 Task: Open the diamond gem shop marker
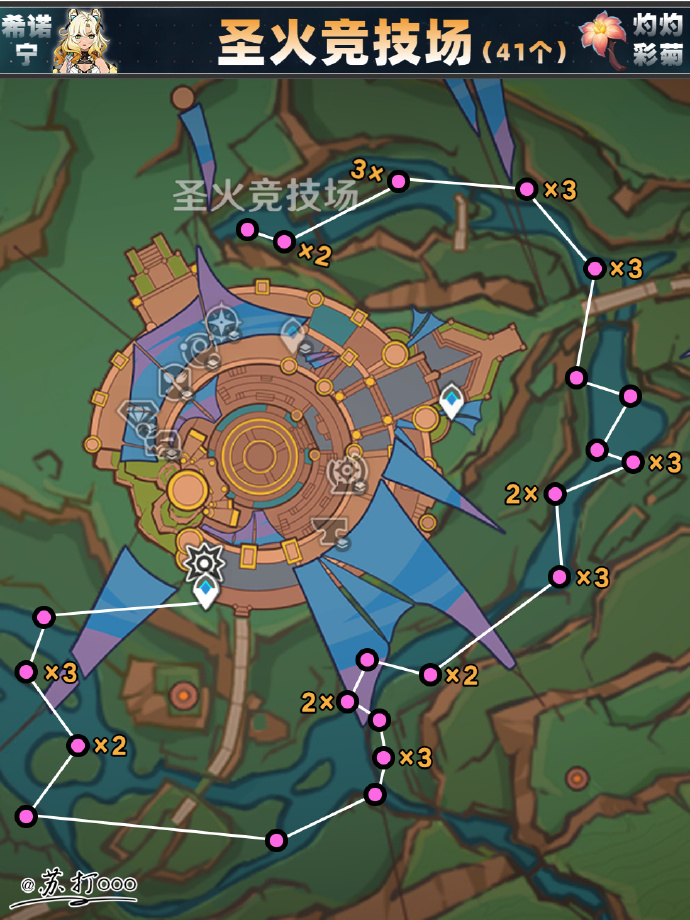(x=135, y=413)
